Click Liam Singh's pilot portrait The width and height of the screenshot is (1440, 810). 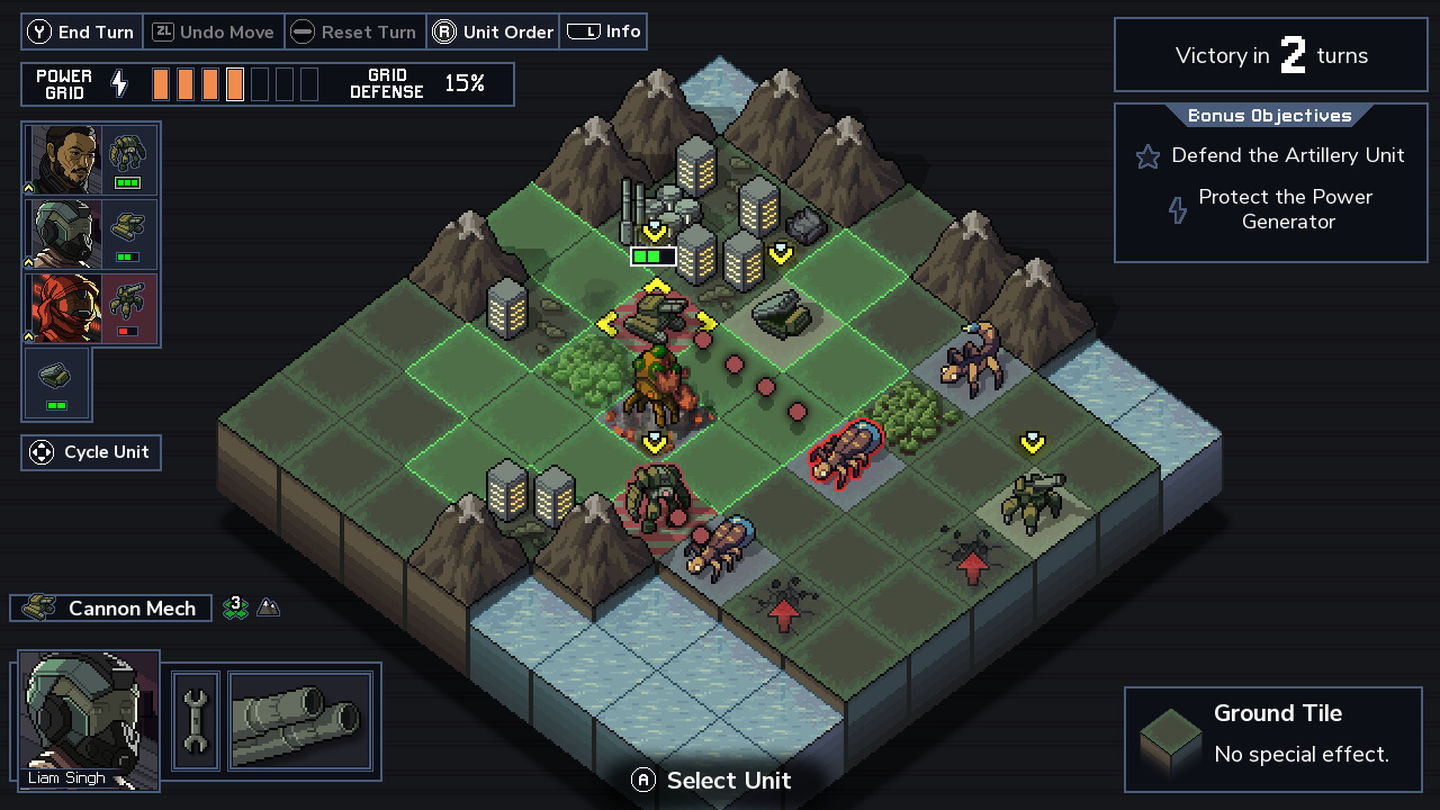[89, 718]
